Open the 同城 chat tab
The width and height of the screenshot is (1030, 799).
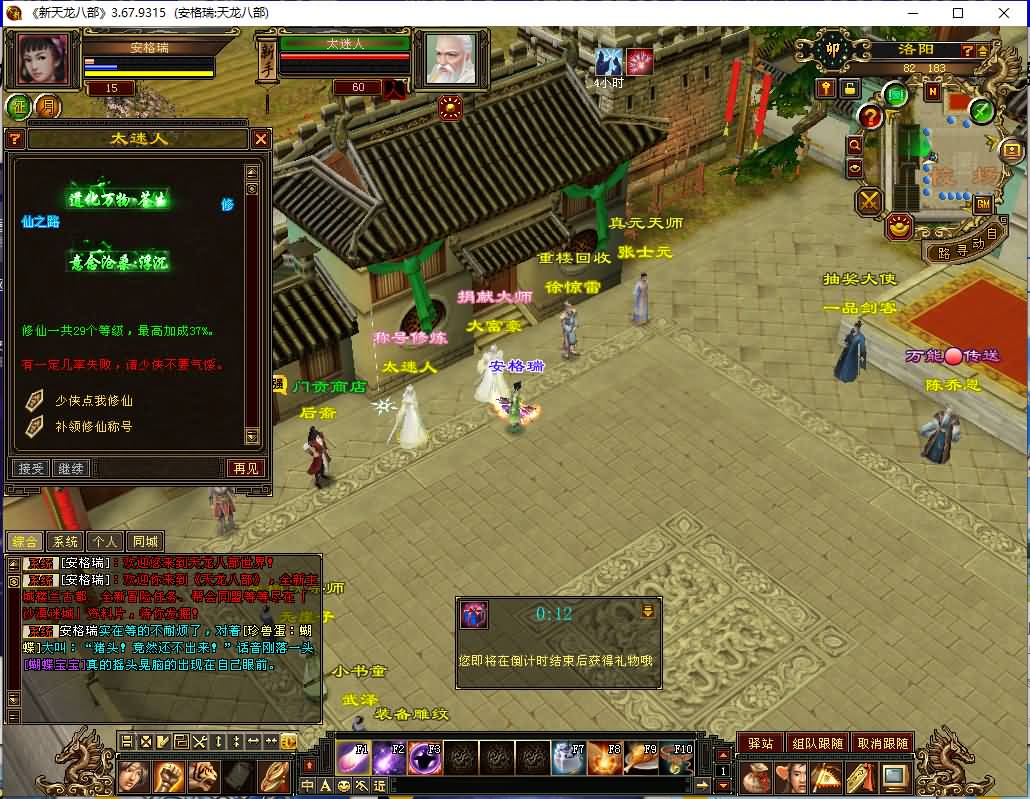click(145, 541)
